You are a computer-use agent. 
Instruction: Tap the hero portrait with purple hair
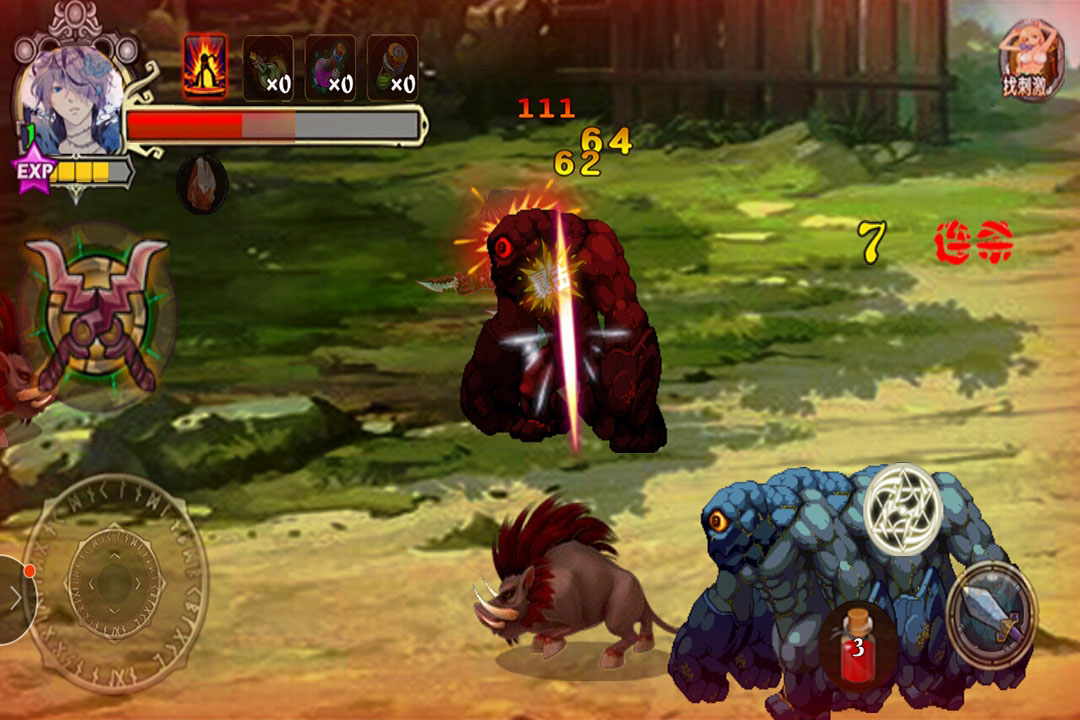(70, 102)
